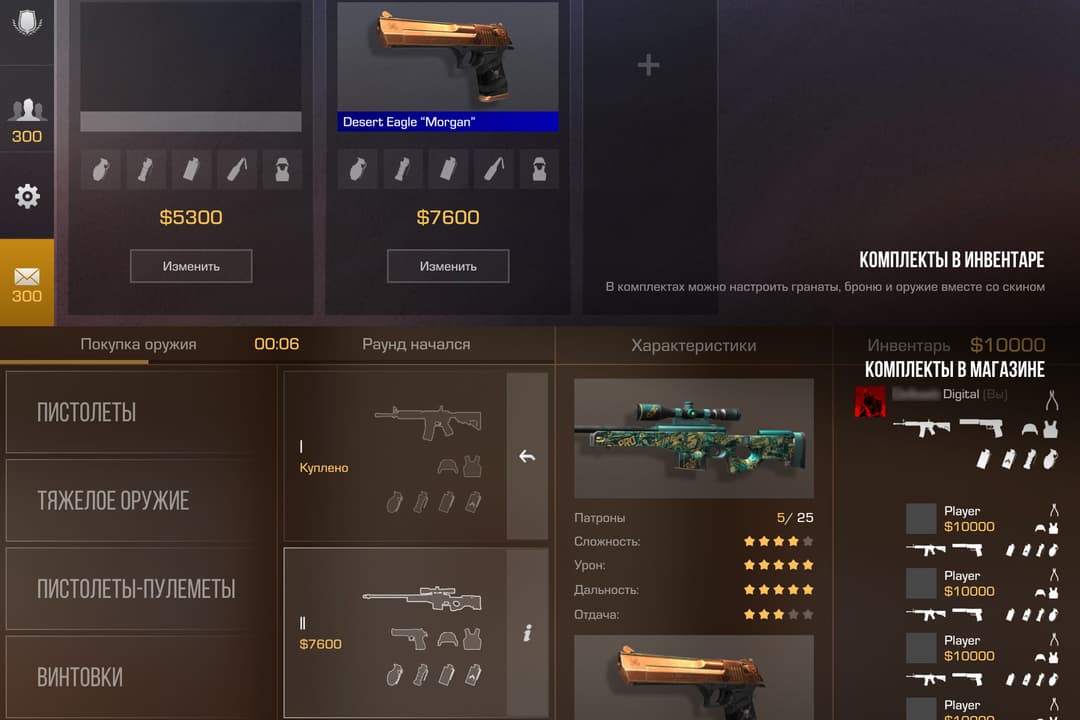
Task: Click Изменить under the $5300 kit
Action: pos(191,266)
